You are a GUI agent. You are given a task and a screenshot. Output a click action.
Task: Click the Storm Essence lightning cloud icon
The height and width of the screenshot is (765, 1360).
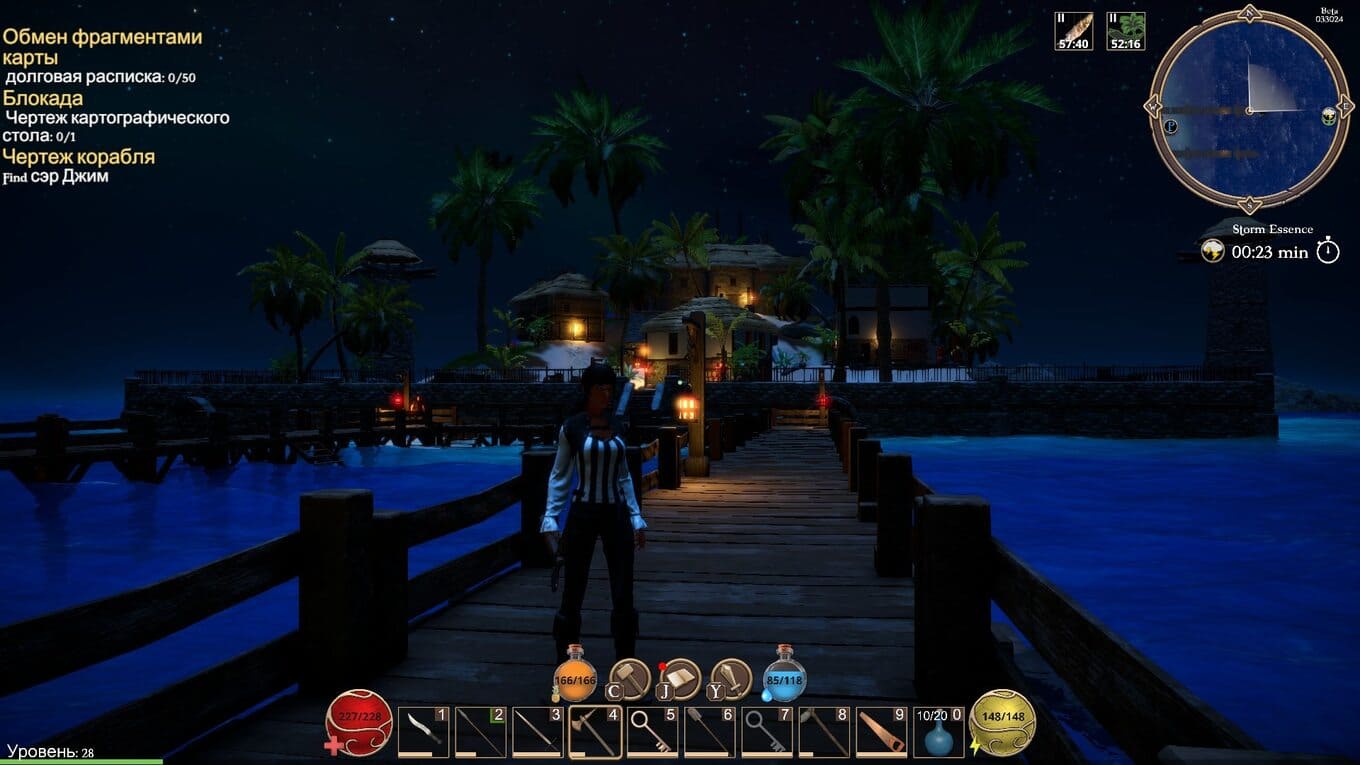pos(1213,251)
